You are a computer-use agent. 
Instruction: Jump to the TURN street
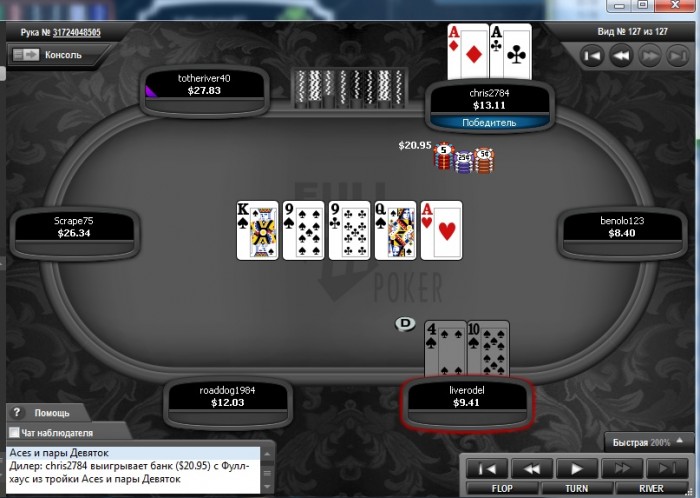(x=577, y=488)
